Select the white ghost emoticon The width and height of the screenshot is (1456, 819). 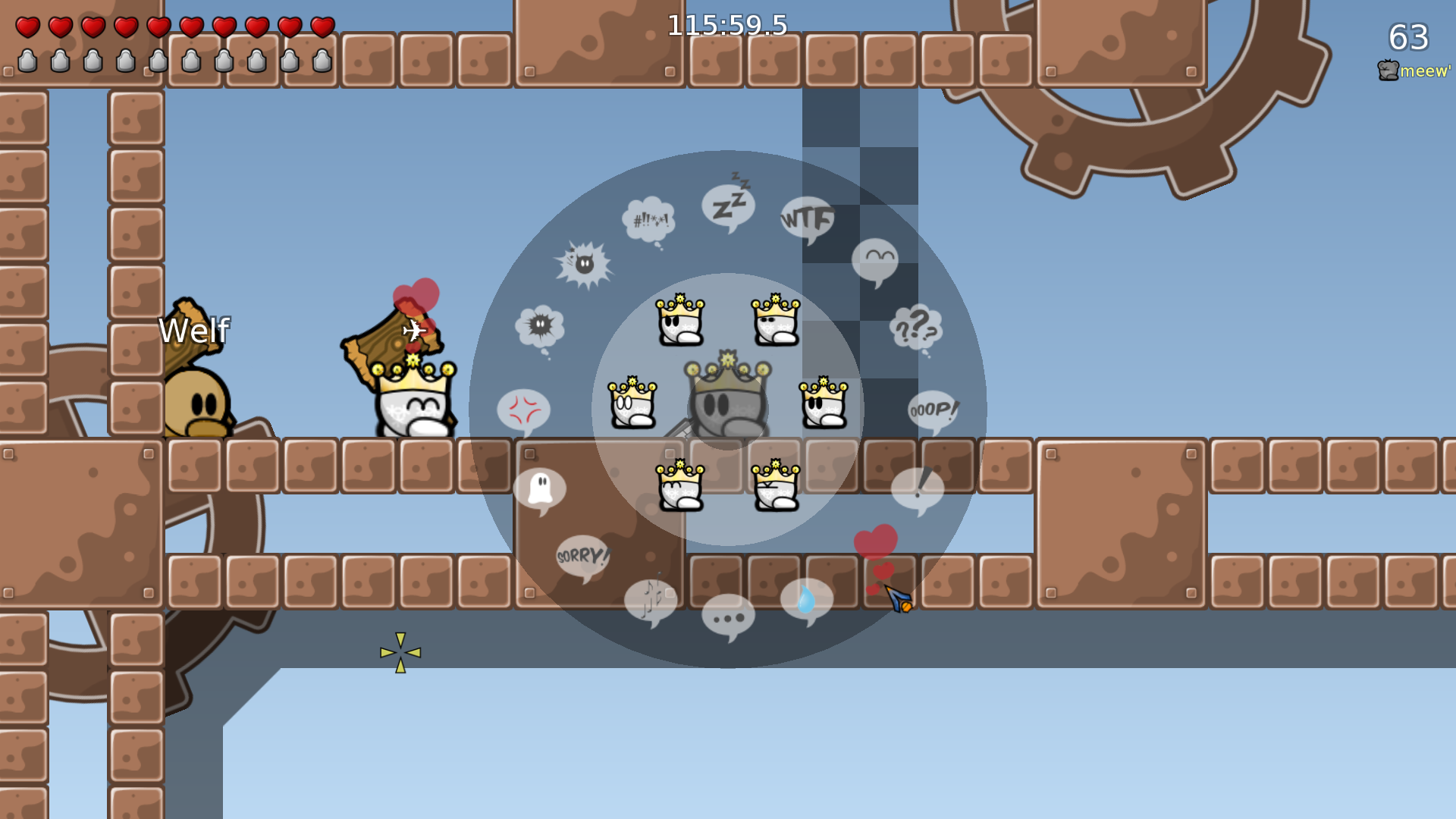[x=540, y=489]
